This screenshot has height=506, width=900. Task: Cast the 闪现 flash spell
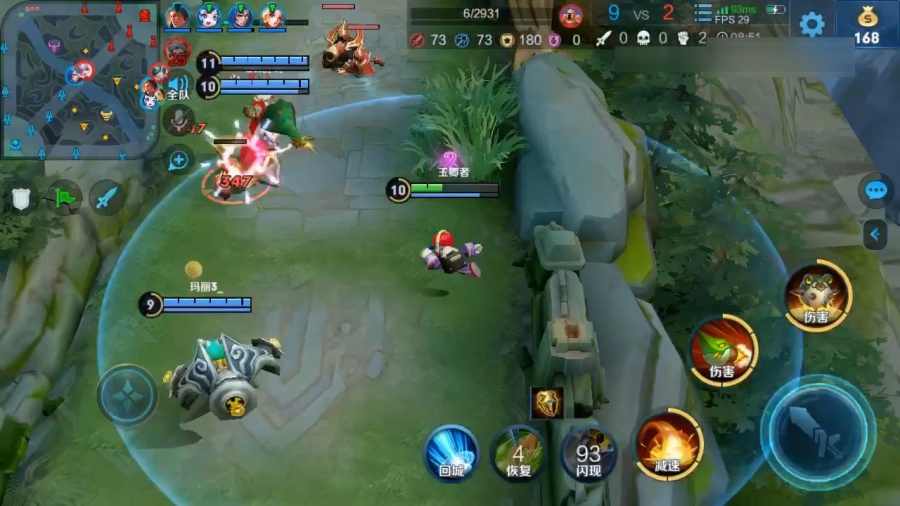[589, 453]
